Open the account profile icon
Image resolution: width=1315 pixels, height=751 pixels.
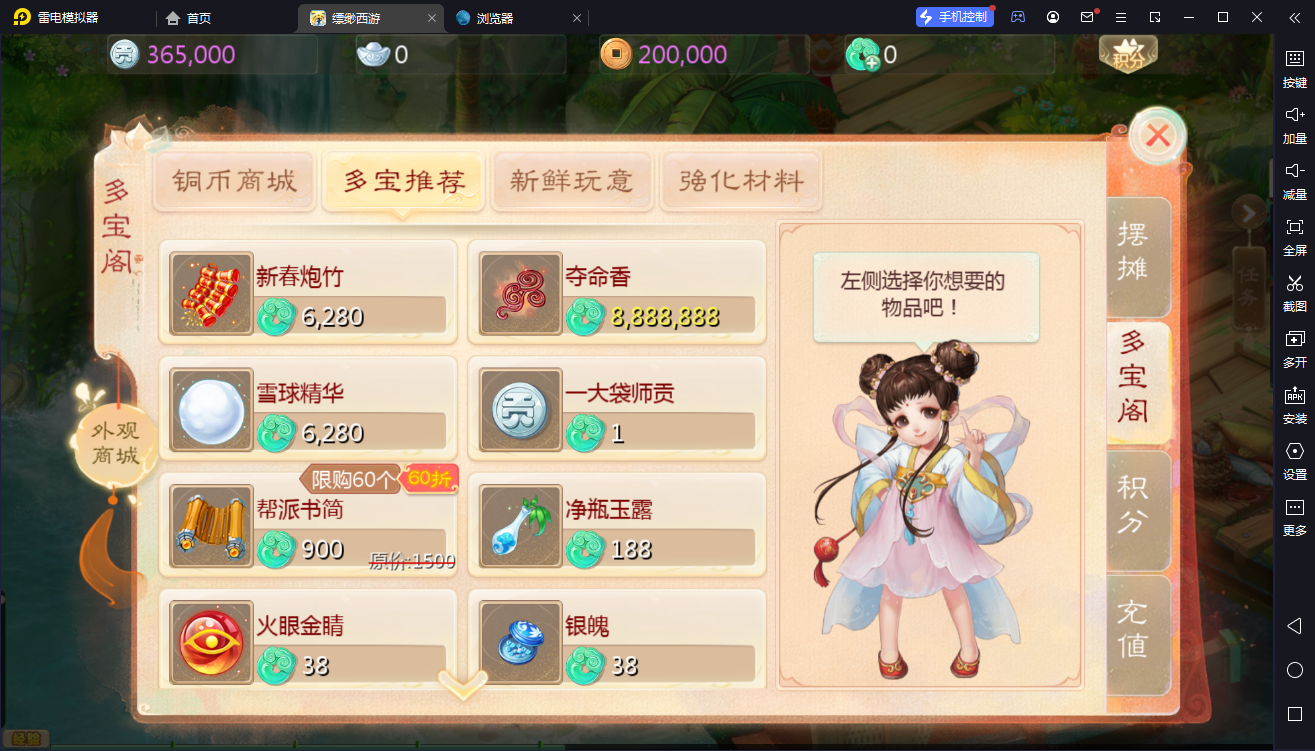(x=1052, y=17)
